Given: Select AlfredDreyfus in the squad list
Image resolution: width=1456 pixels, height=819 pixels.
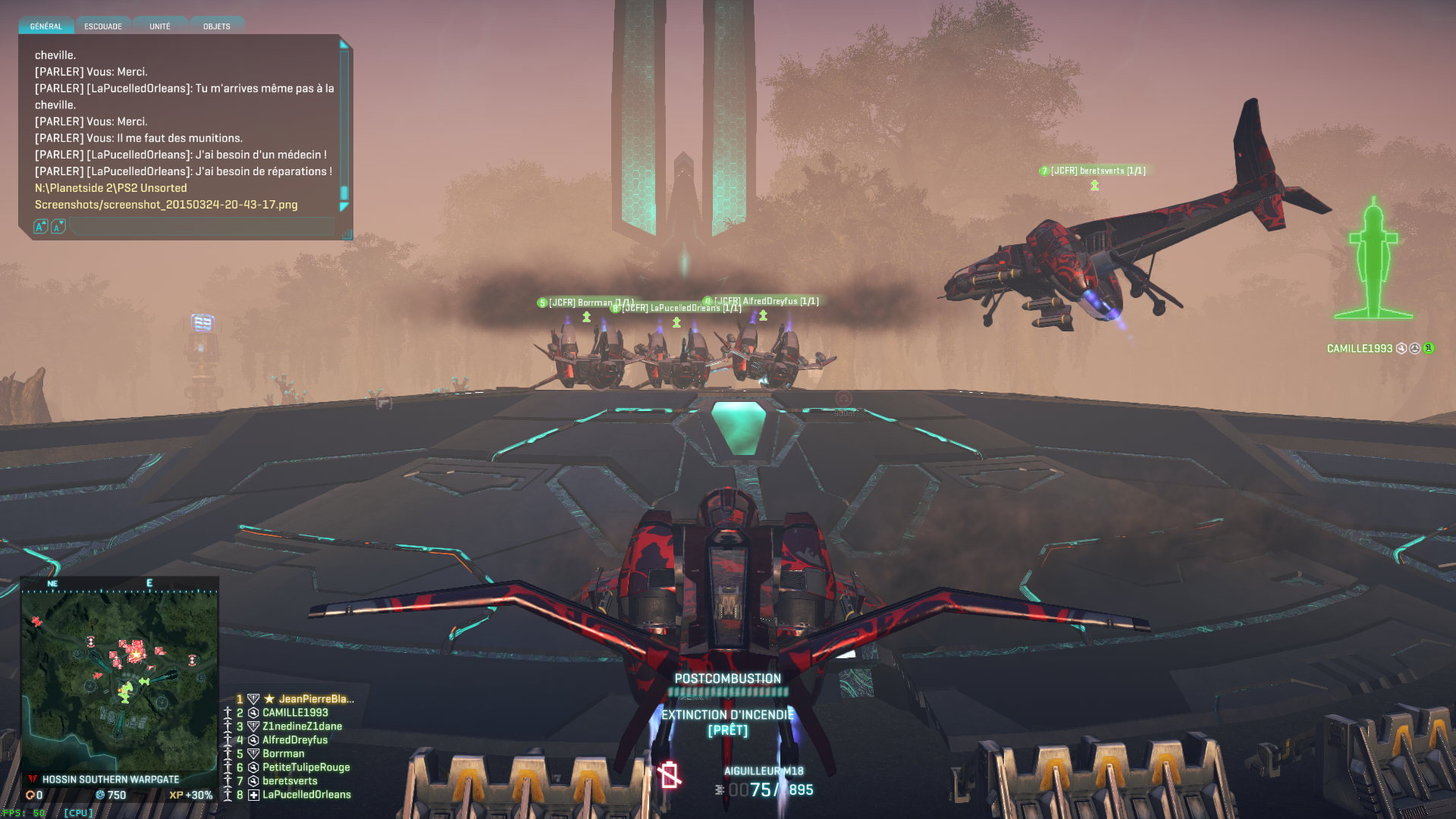Looking at the screenshot, I should pyautogui.click(x=295, y=740).
